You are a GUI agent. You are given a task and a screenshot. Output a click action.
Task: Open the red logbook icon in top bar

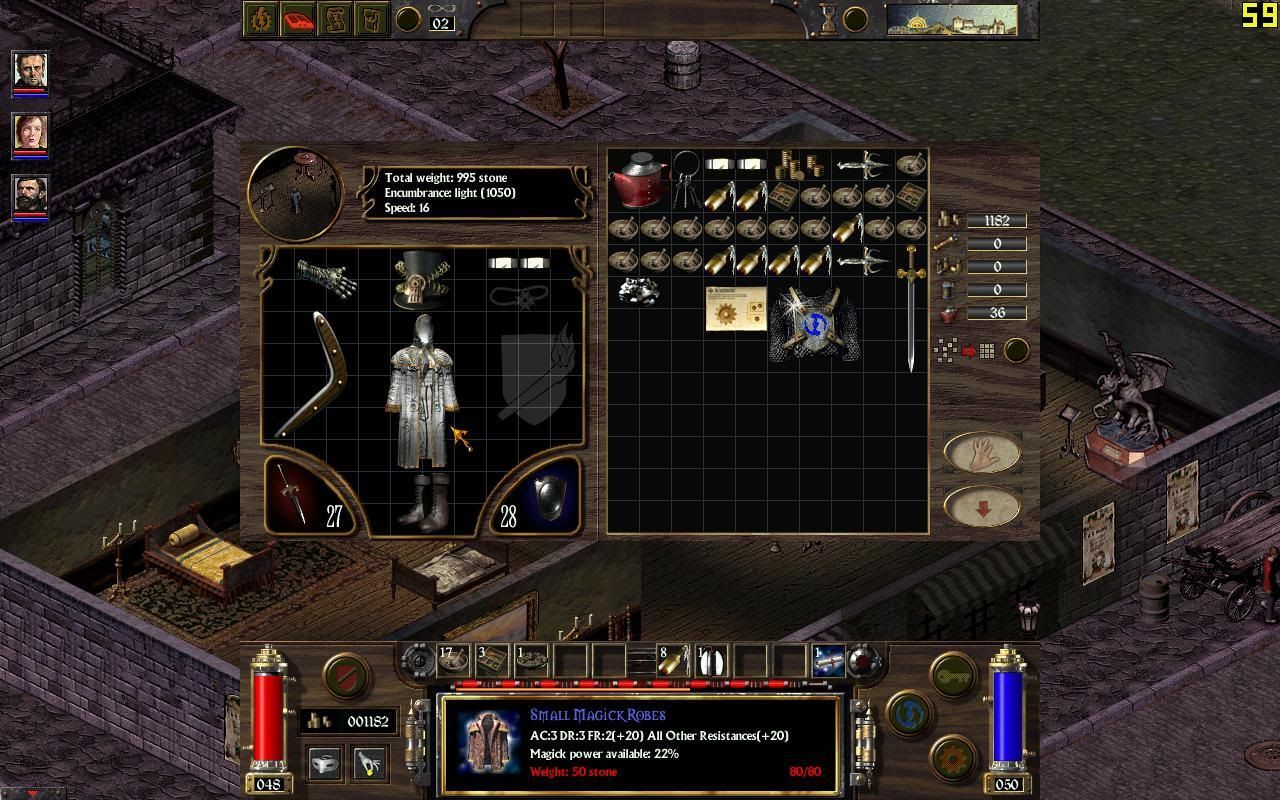[298, 19]
